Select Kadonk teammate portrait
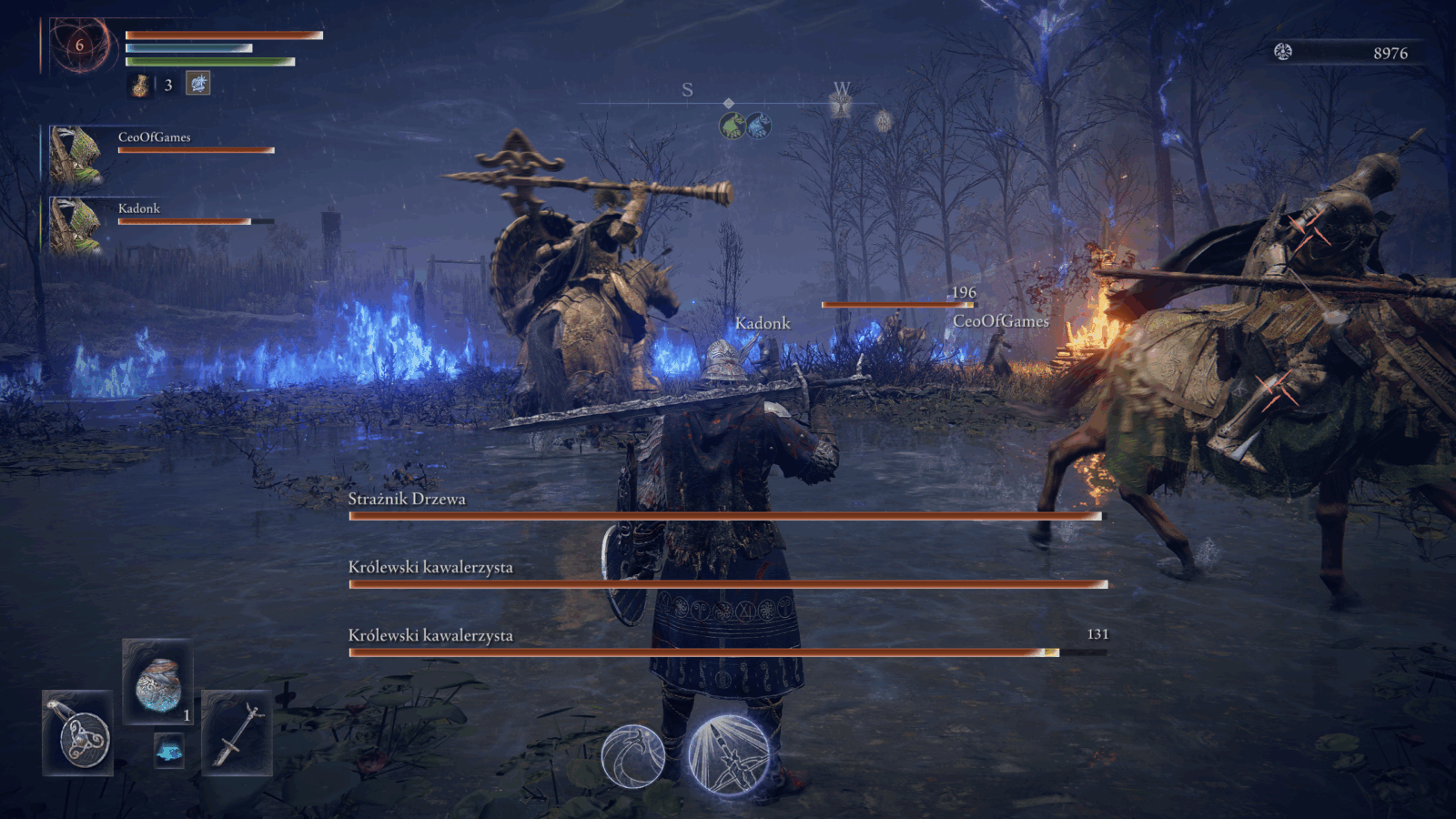 (75, 226)
